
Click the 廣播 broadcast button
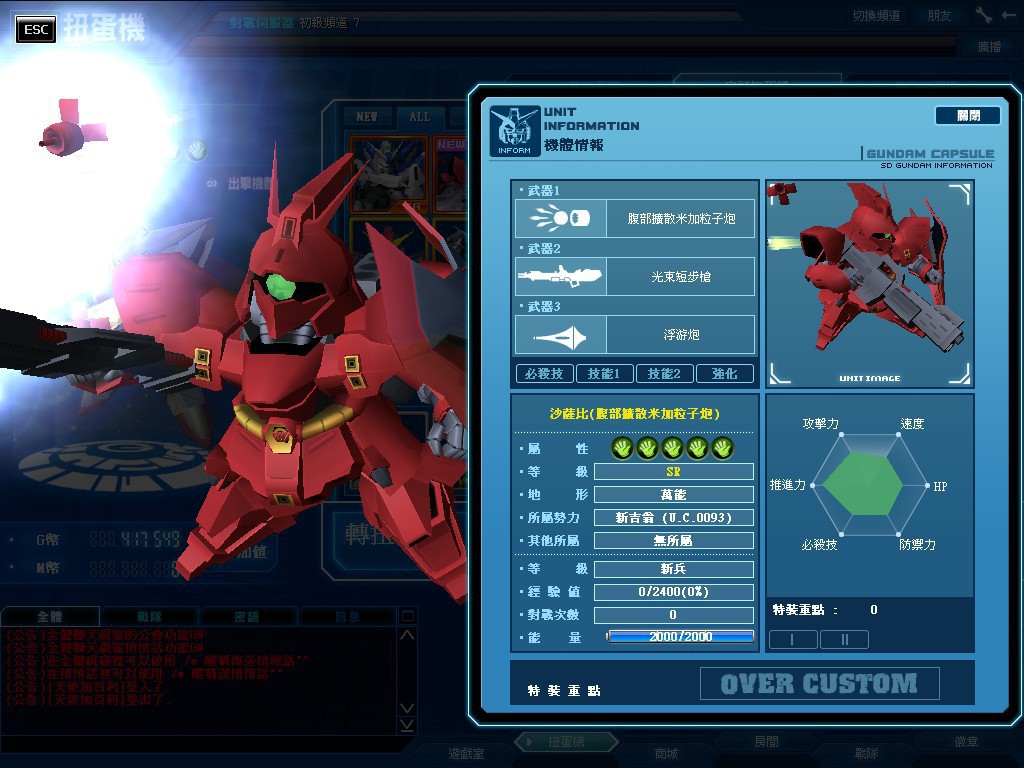point(989,46)
